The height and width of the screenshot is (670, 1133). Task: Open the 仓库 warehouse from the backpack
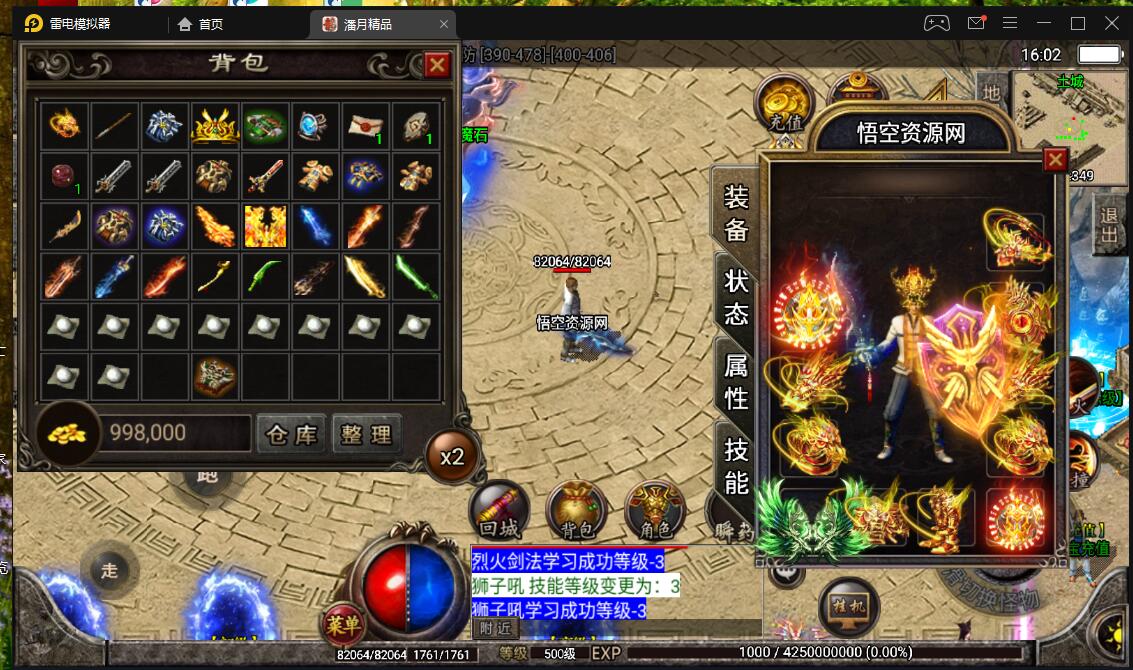pyautogui.click(x=292, y=434)
